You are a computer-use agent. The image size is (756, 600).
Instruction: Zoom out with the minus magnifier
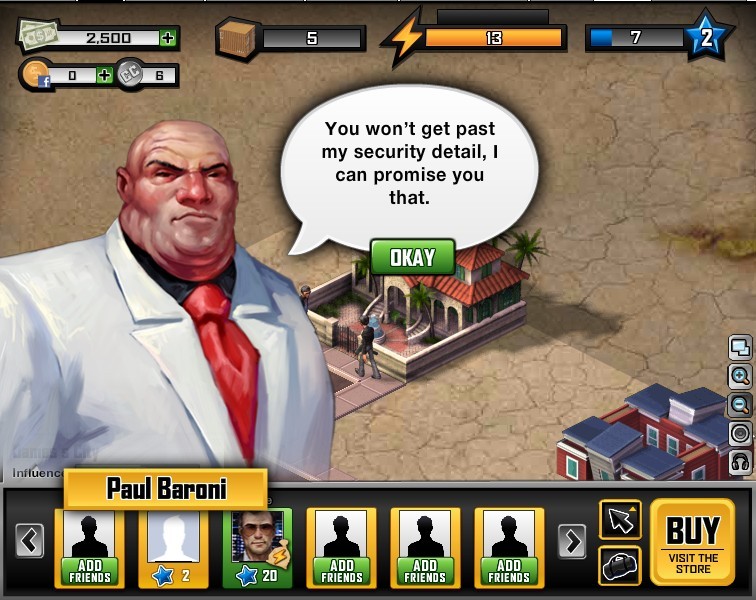click(x=741, y=405)
